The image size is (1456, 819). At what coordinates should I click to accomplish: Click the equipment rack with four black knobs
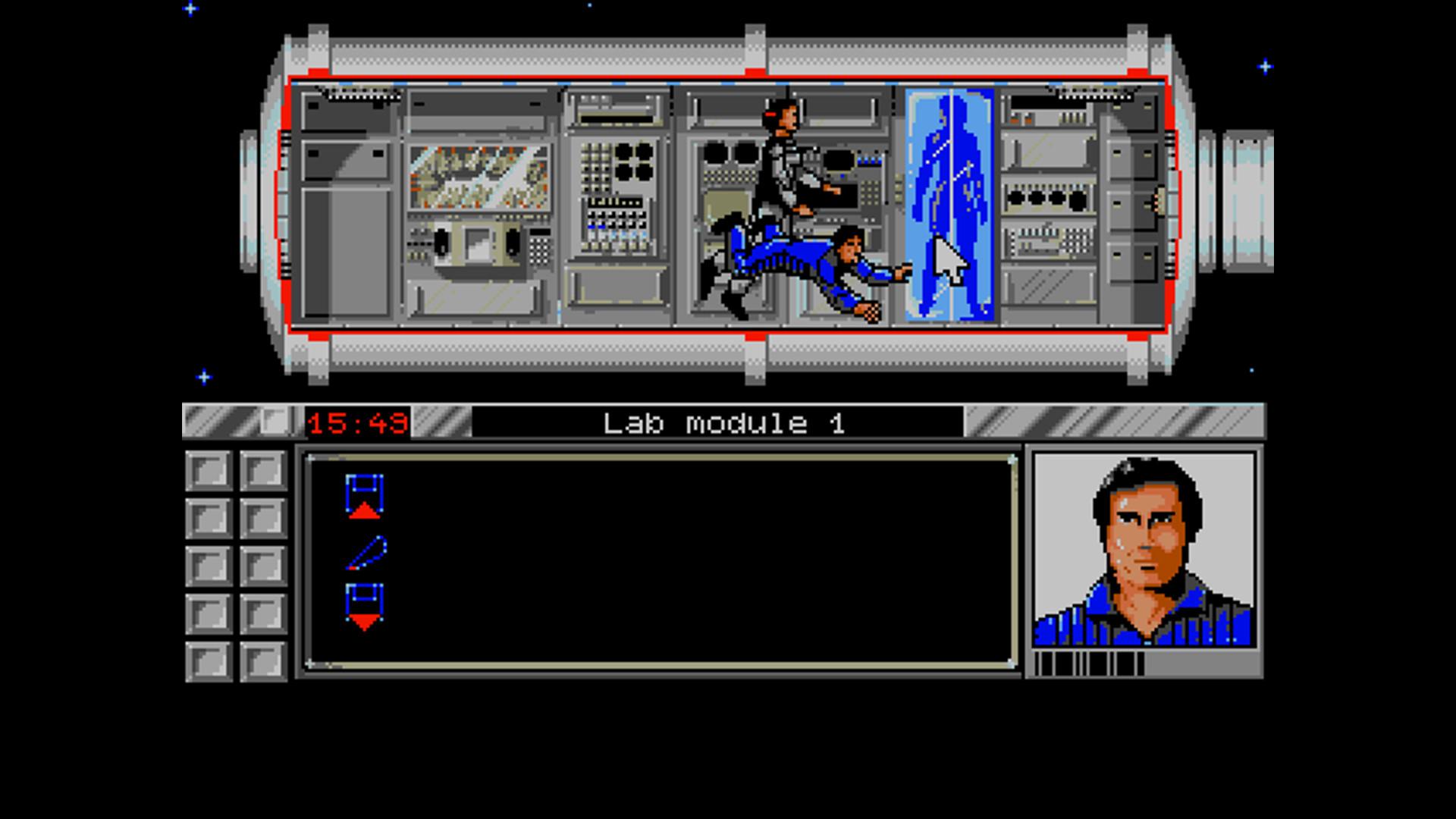coord(1046,199)
